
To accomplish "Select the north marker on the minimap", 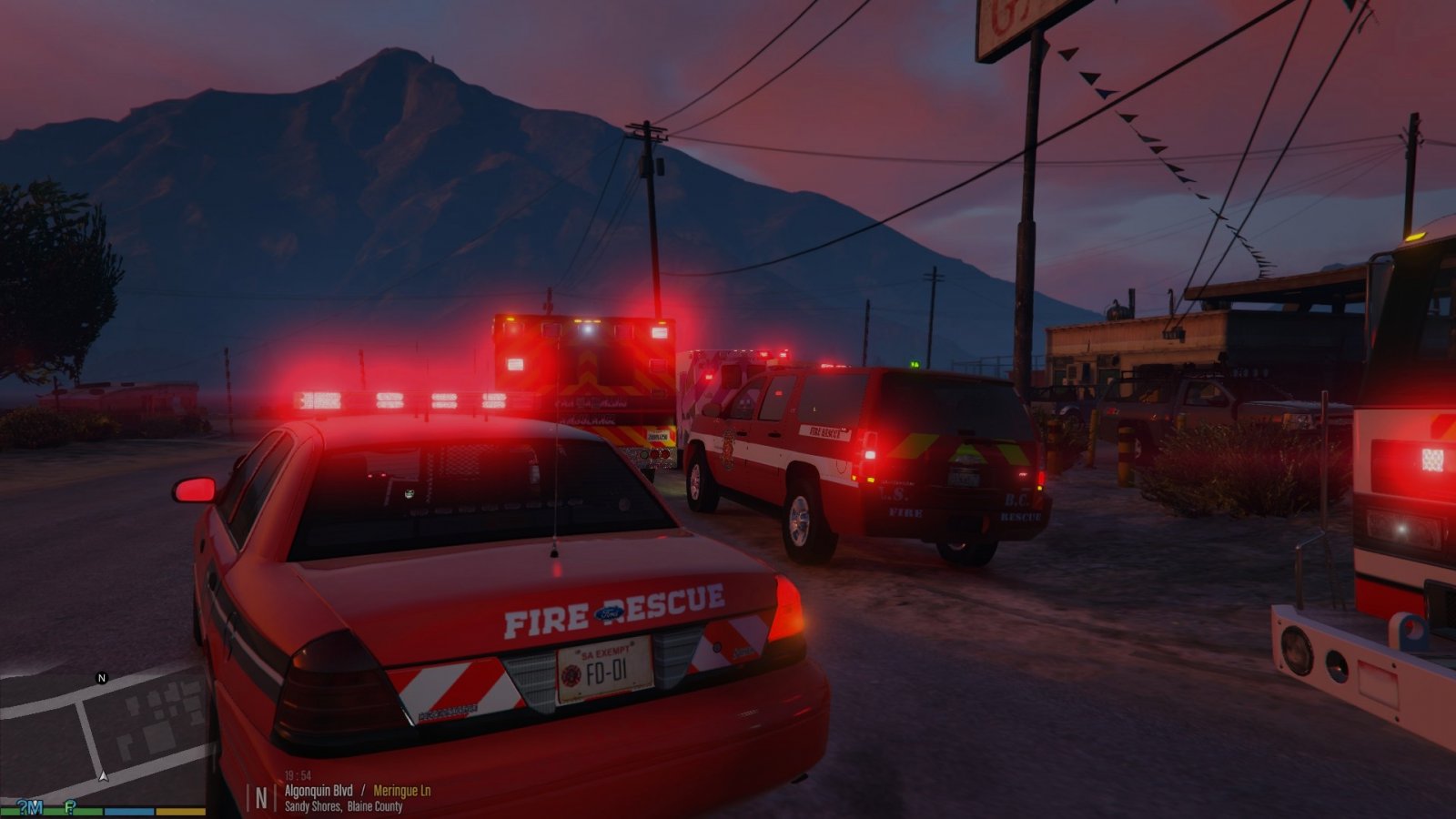I will 102,678.
